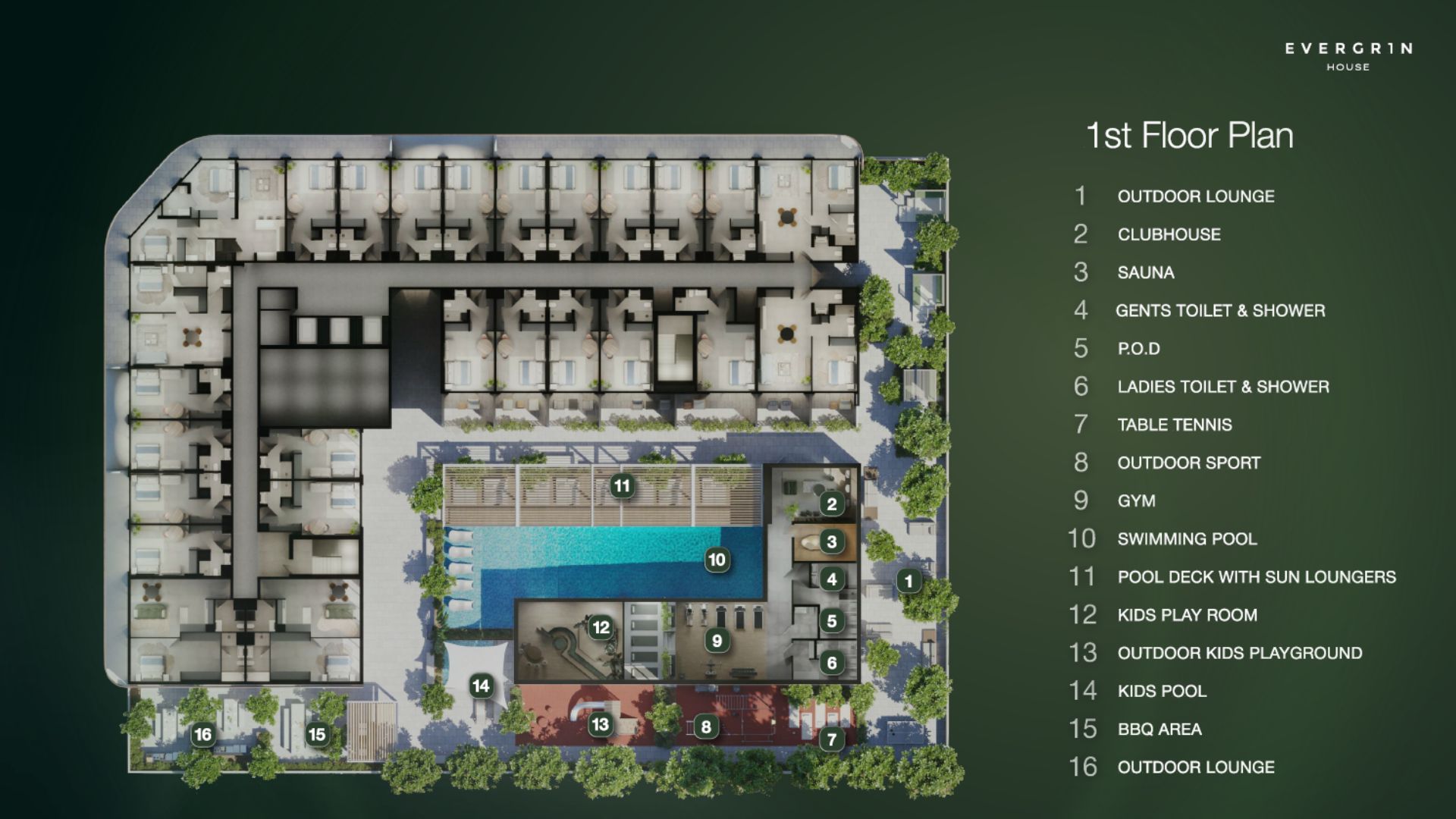The width and height of the screenshot is (1456, 819).
Task: Select marker 8 on the outdoor sport court
Action: (706, 727)
